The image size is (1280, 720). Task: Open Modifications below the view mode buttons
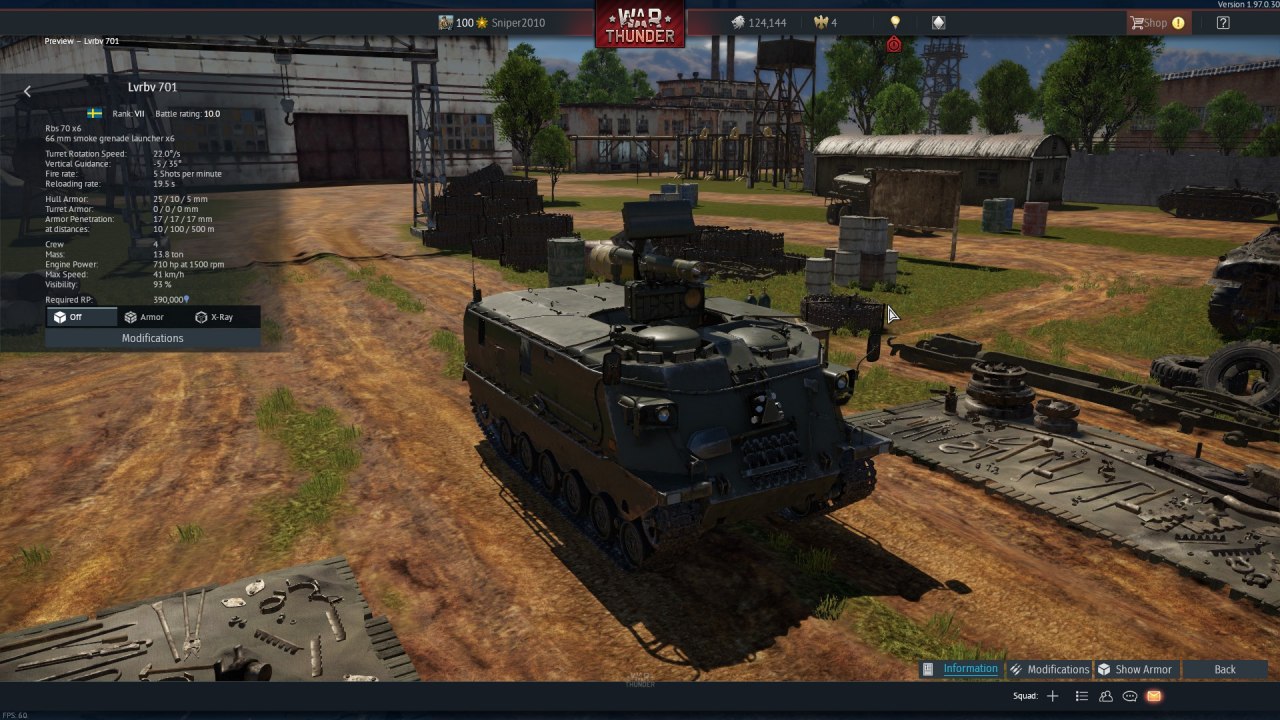[x=152, y=338]
